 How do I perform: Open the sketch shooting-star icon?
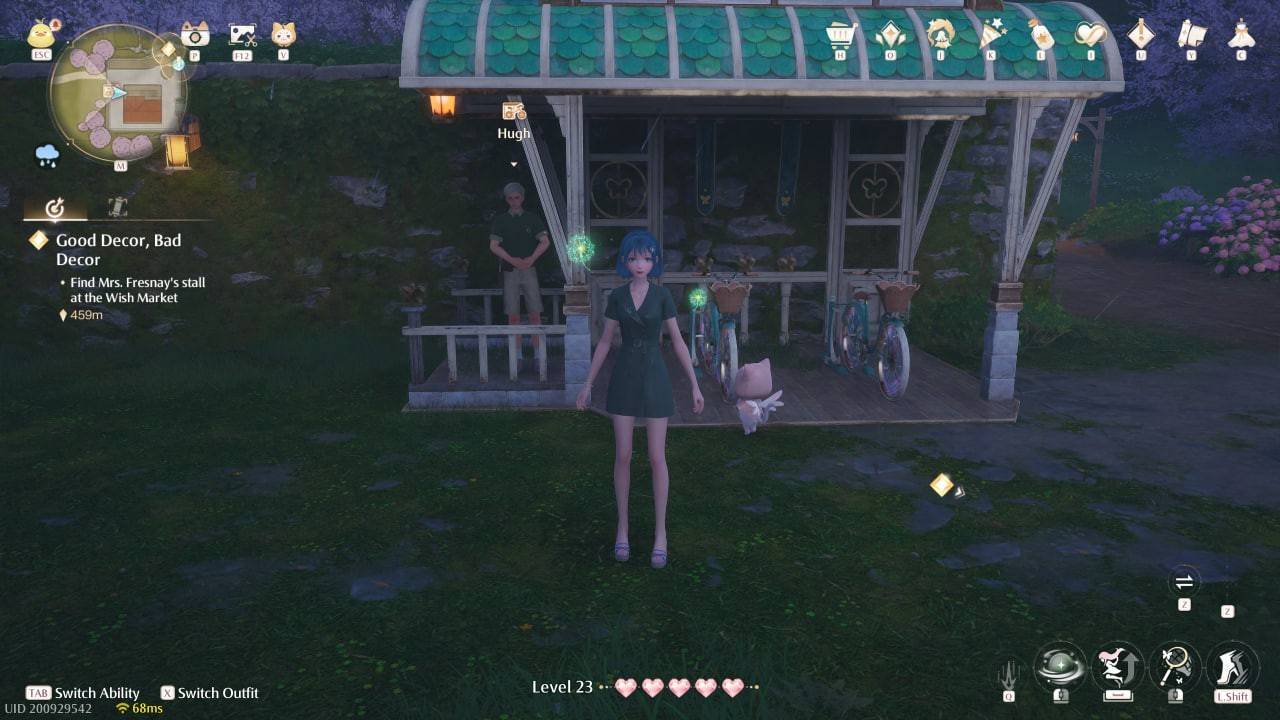tap(990, 33)
